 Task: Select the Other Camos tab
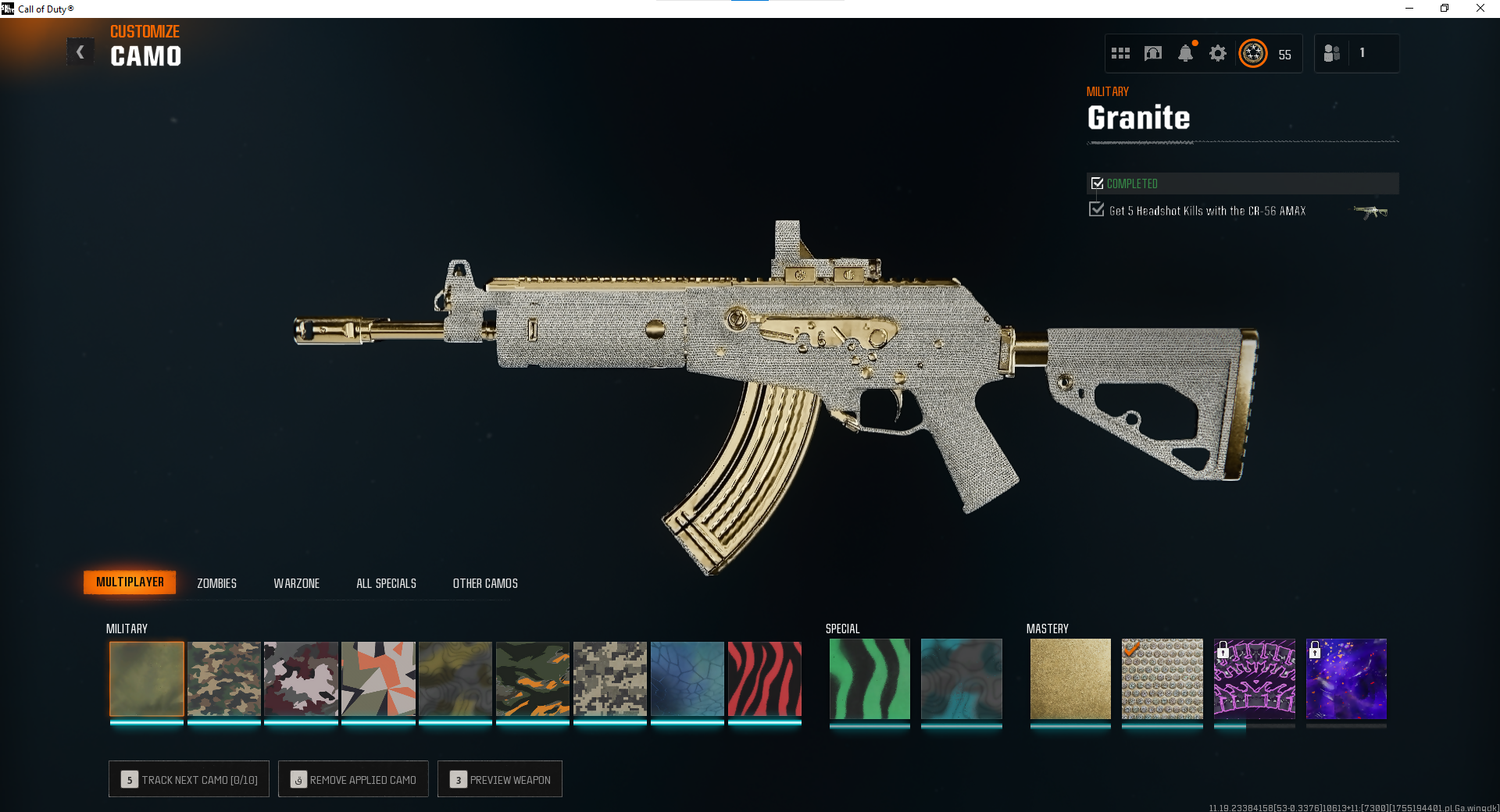tap(485, 583)
